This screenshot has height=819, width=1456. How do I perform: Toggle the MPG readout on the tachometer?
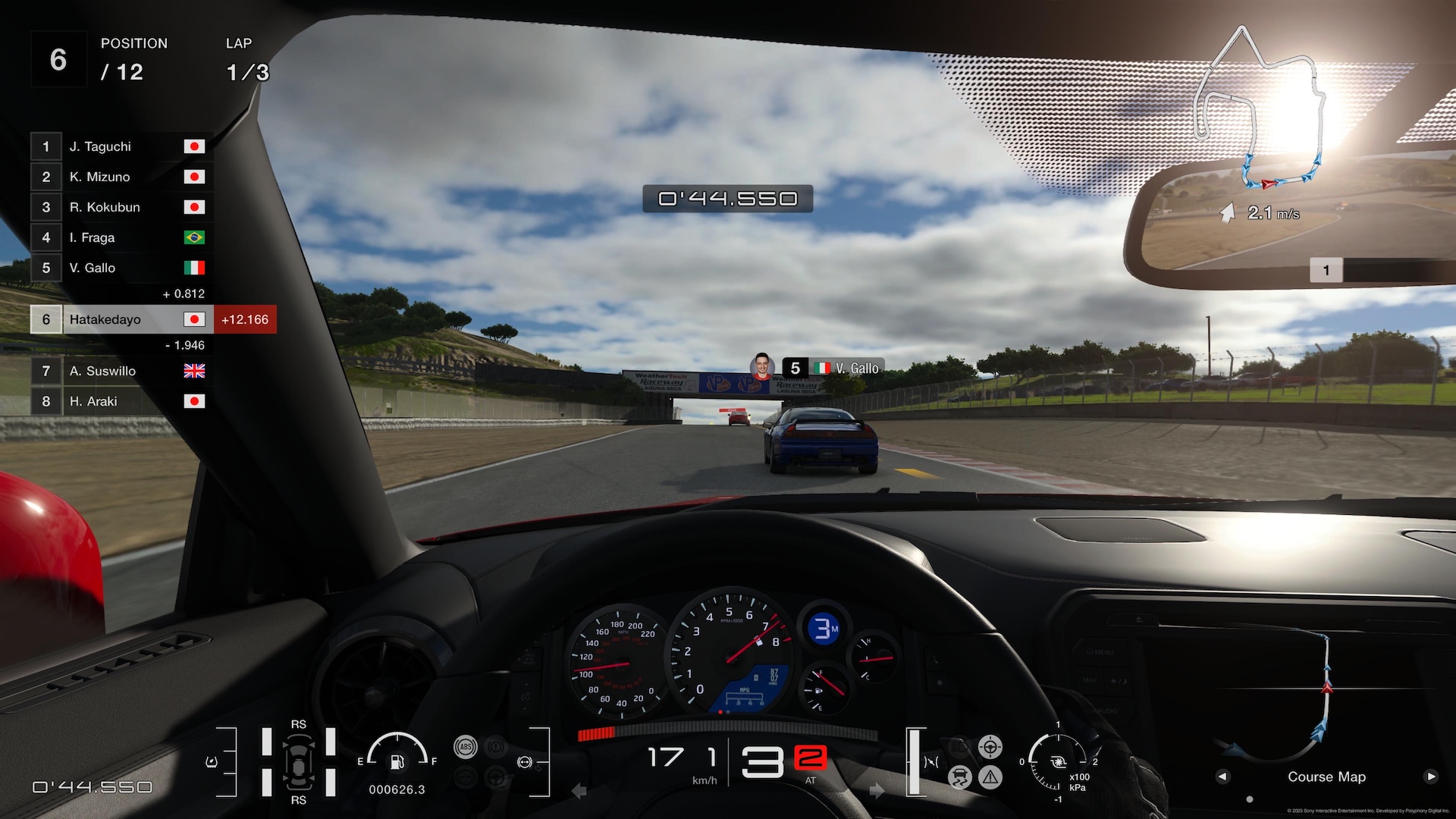[743, 694]
